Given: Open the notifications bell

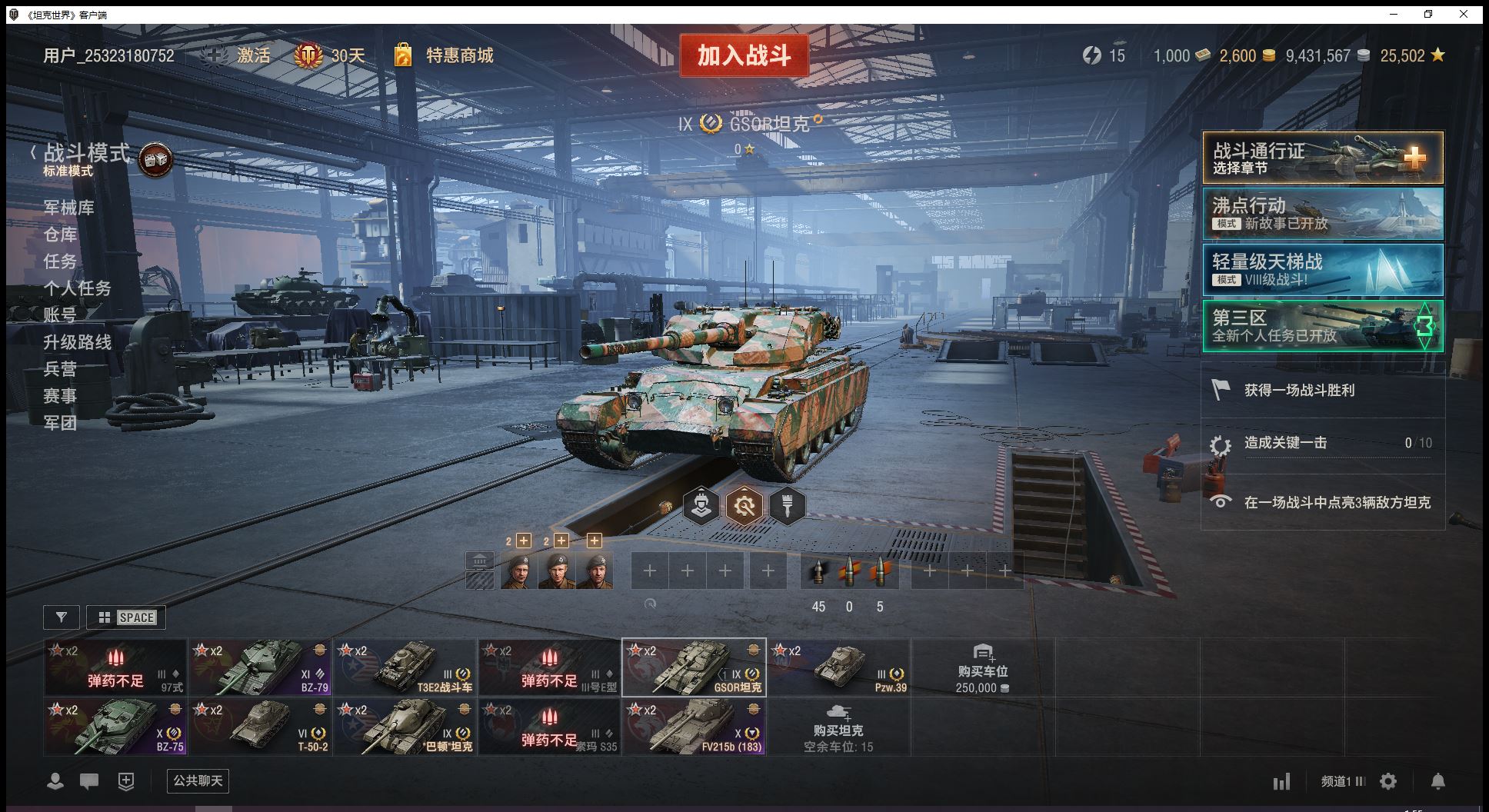Looking at the screenshot, I should [1437, 781].
